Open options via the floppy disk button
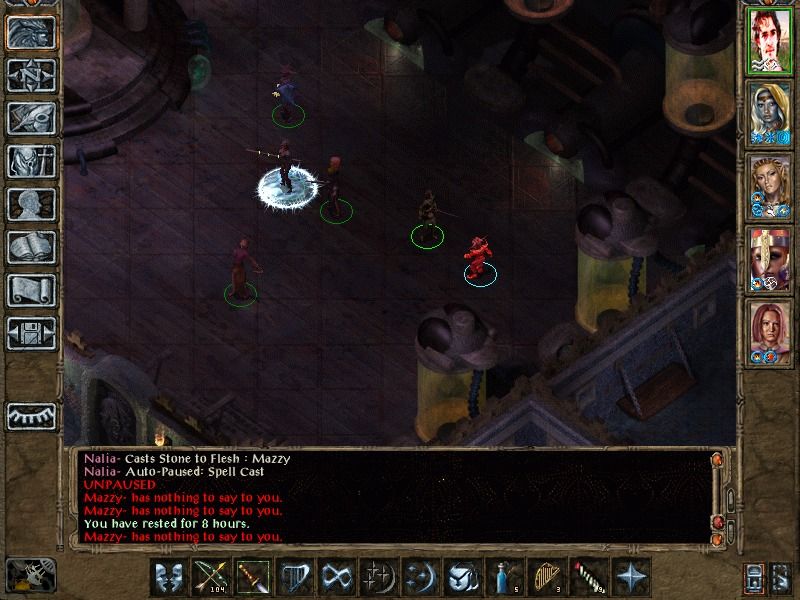 [x=31, y=333]
